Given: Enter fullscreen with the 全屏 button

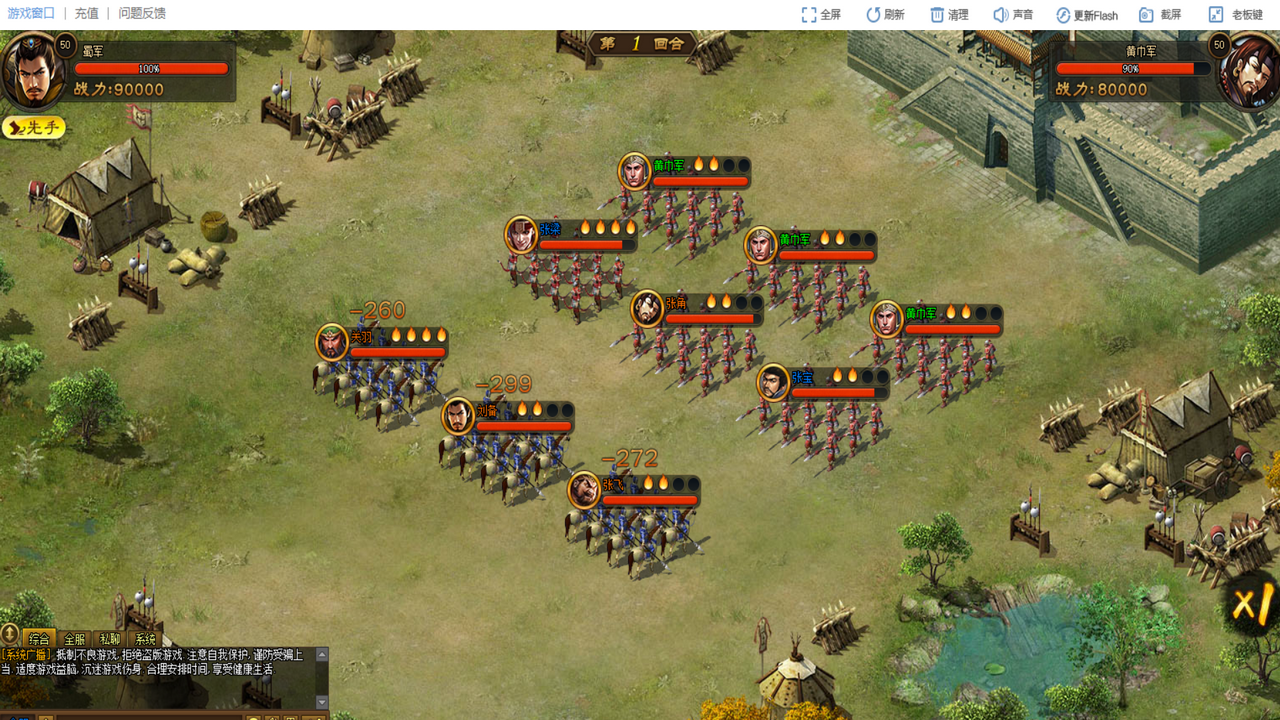Looking at the screenshot, I should [x=821, y=15].
